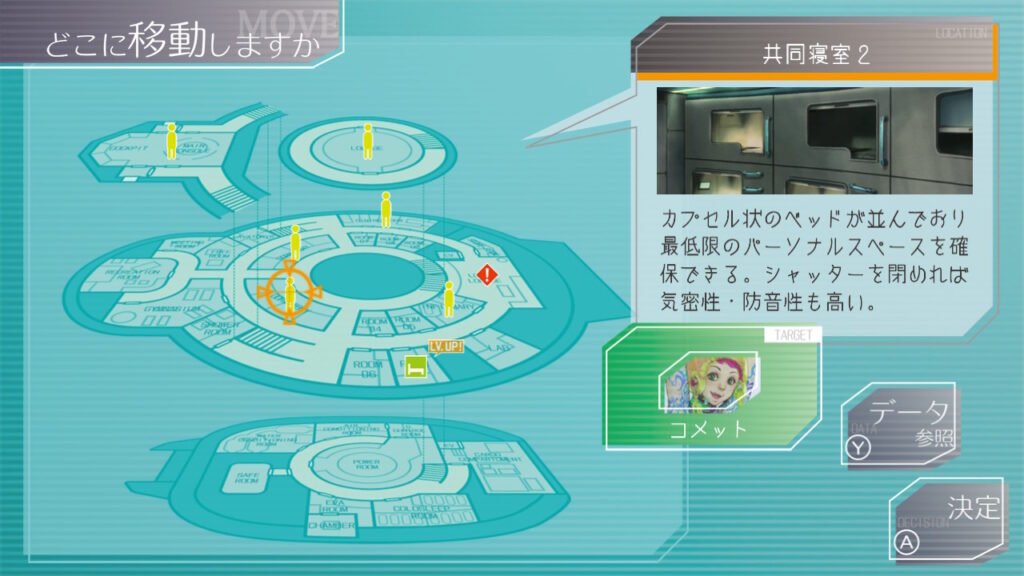
Task: Select the red warning marker on the map
Action: [487, 274]
